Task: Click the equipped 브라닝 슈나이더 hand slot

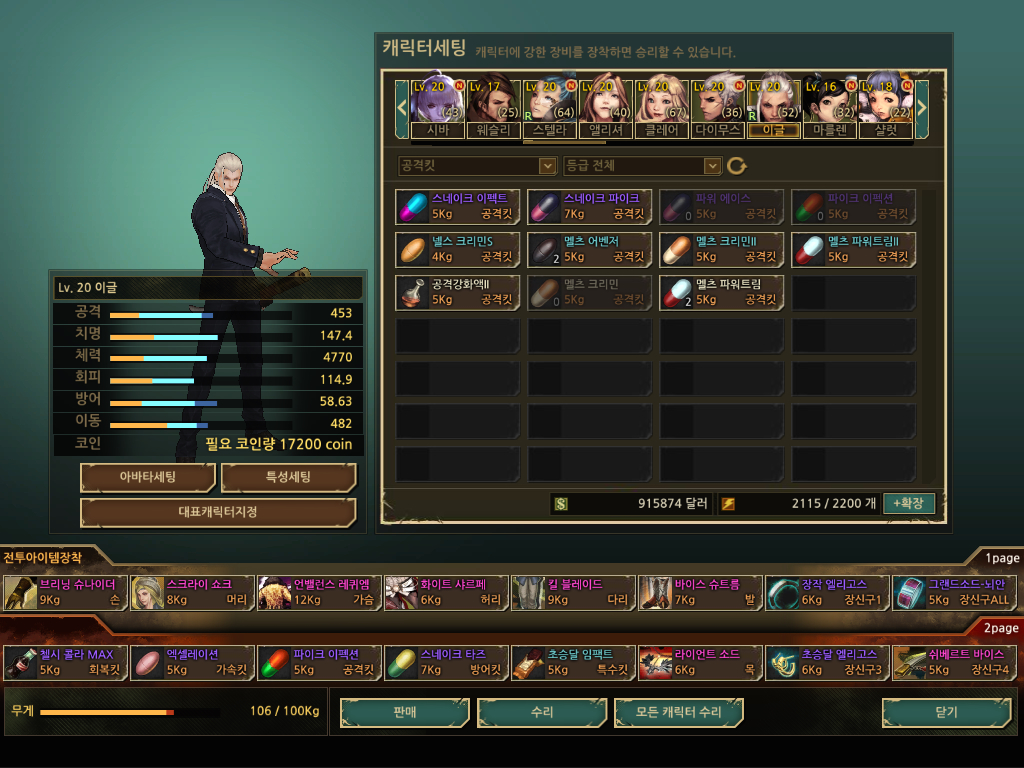Action: (x=66, y=592)
